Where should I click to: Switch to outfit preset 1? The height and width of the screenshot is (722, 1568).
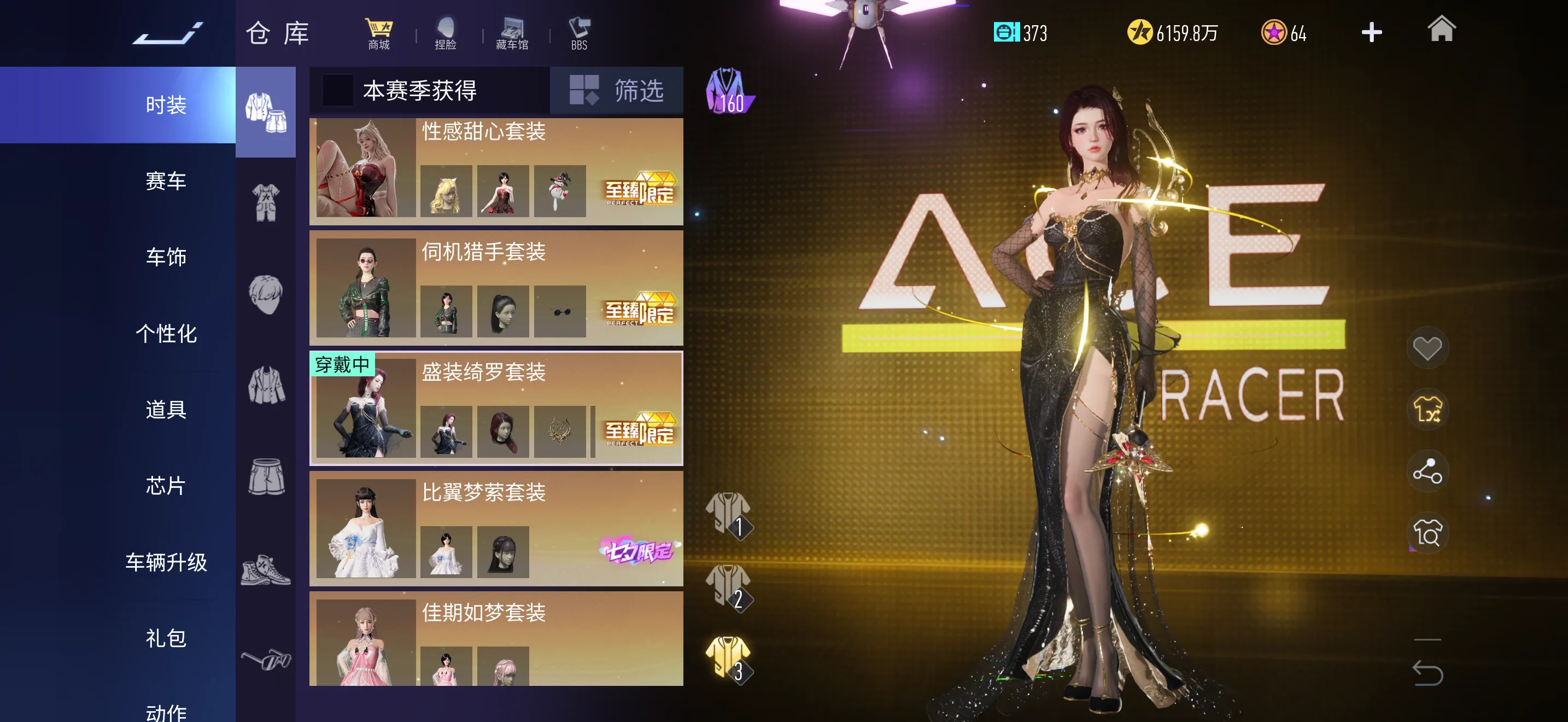(729, 513)
